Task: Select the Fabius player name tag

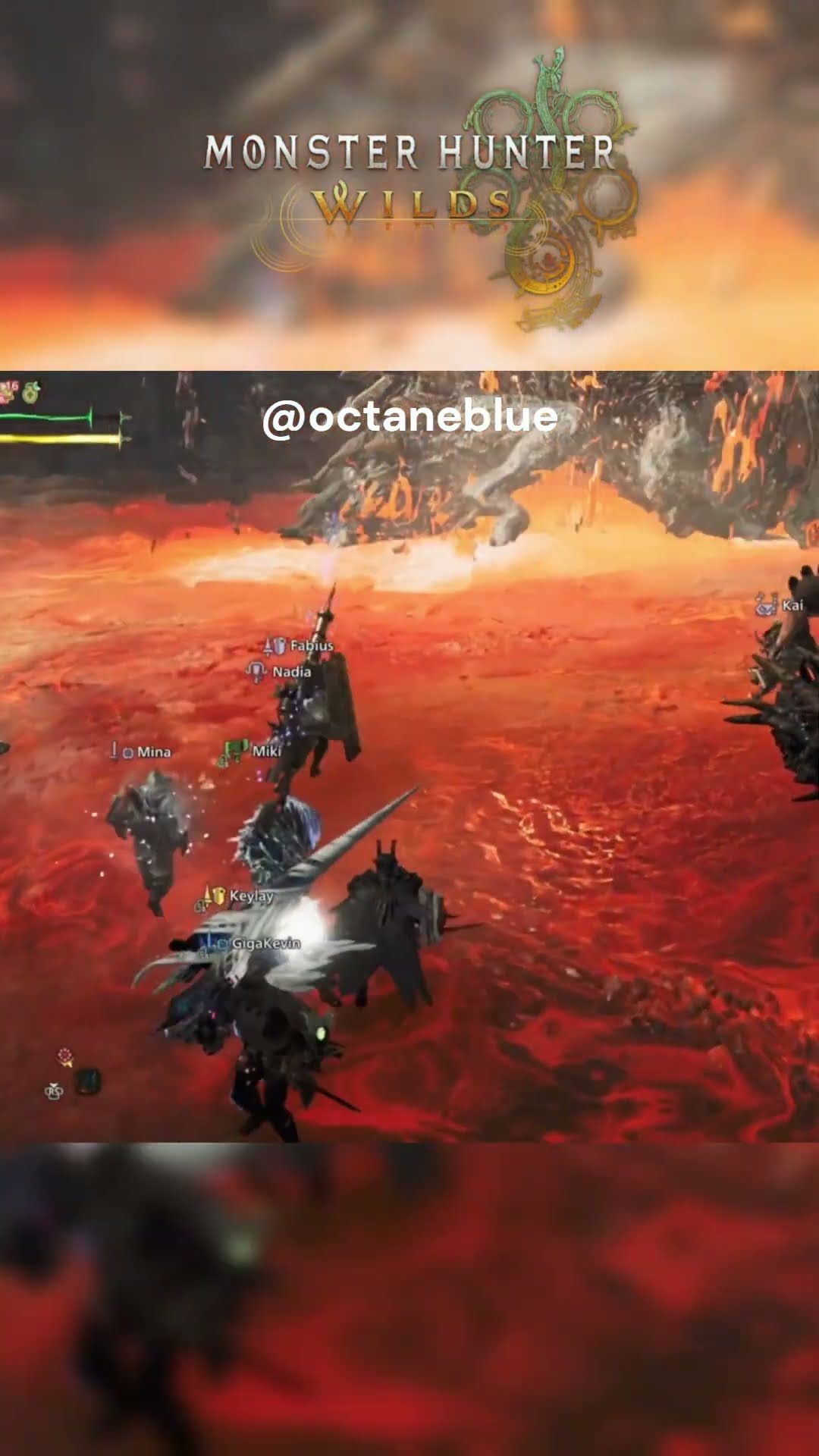Action: click(x=311, y=646)
